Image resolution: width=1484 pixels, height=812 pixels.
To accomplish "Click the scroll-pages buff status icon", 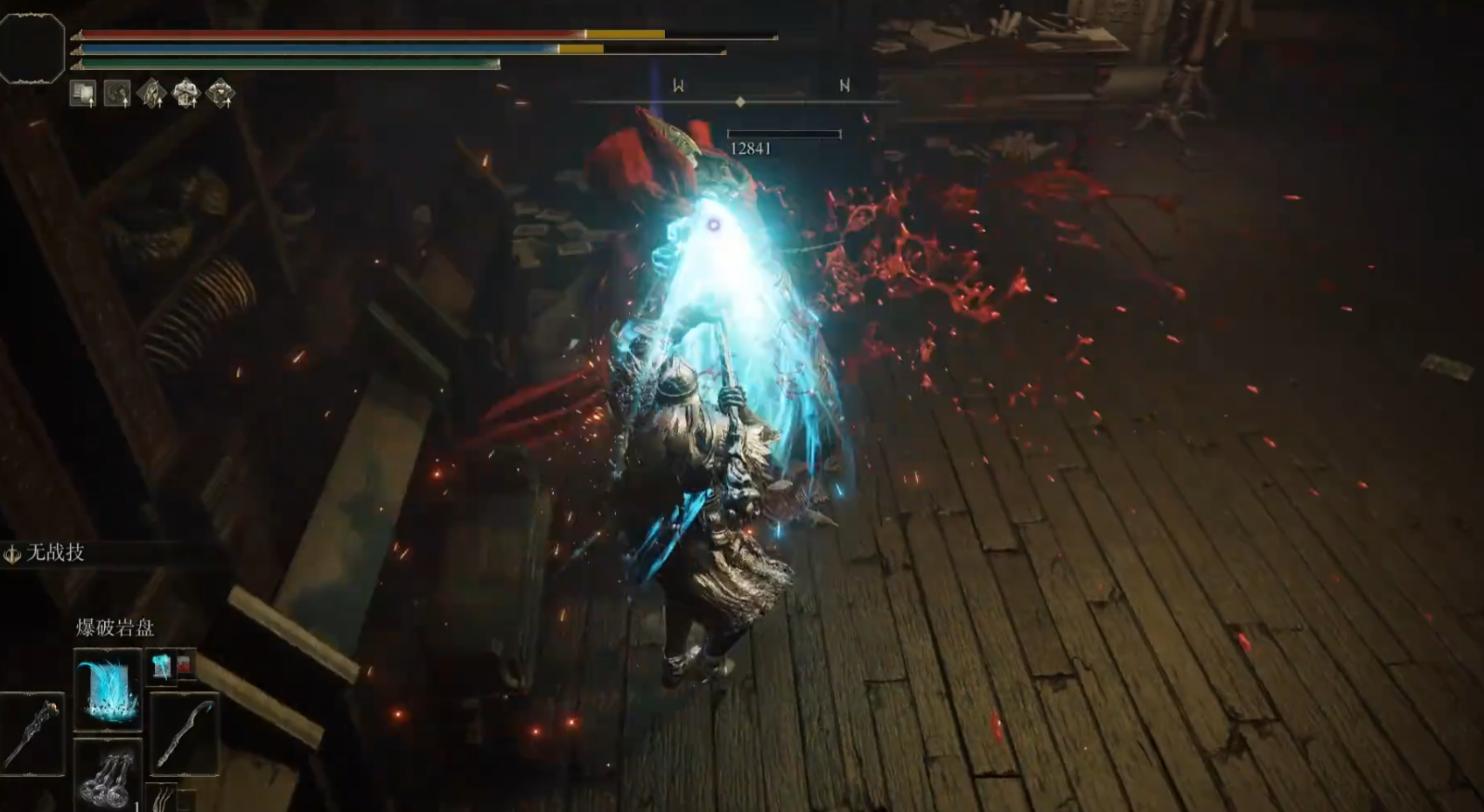I will (83, 93).
